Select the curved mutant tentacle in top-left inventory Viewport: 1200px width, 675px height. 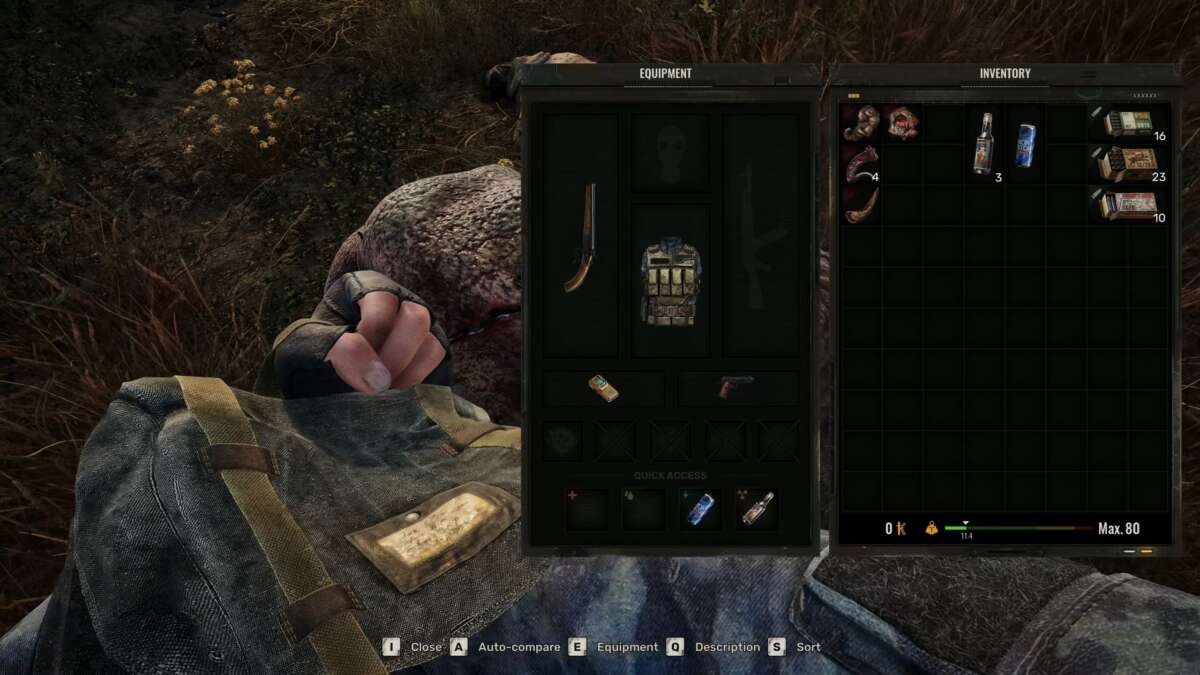click(x=860, y=123)
